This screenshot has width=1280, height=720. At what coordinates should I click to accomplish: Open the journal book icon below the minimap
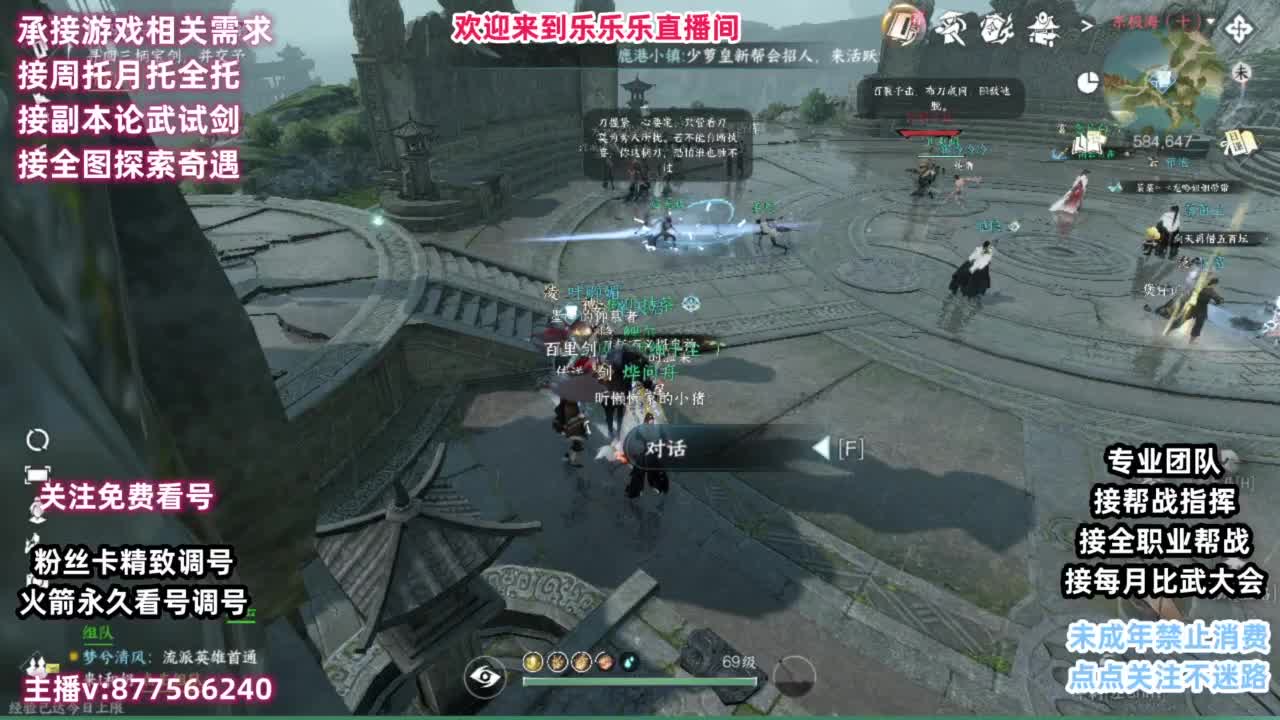coord(1238,143)
